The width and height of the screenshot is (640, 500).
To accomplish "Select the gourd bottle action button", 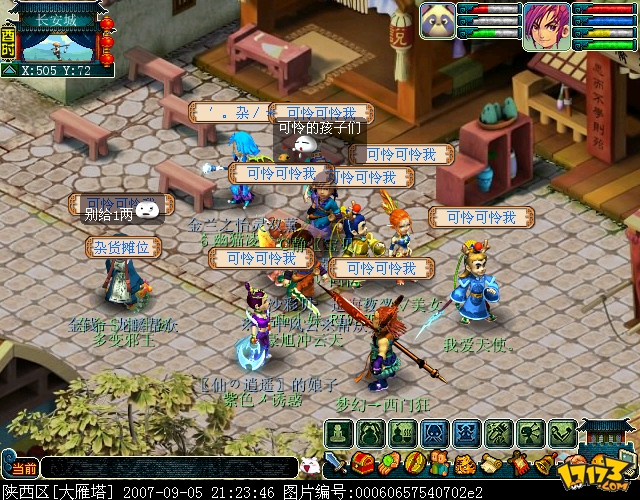I will coord(371,433).
